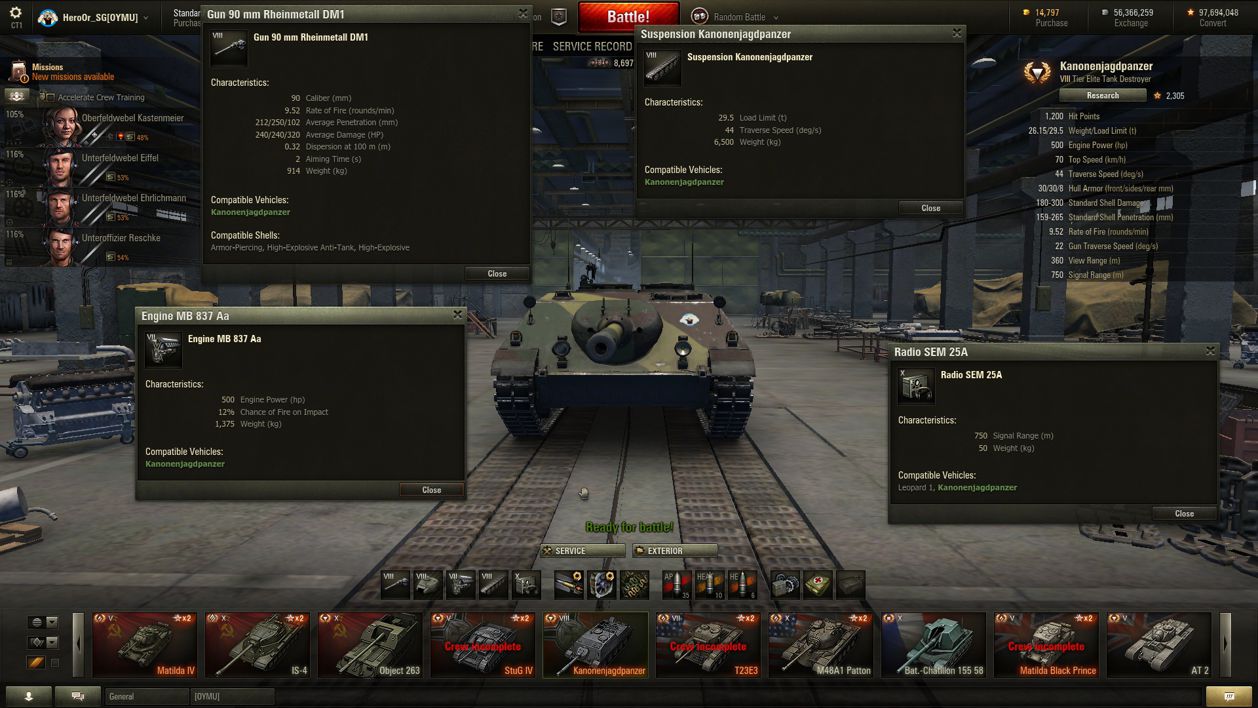Select the AT 2 tank destroyer

tap(1159, 645)
